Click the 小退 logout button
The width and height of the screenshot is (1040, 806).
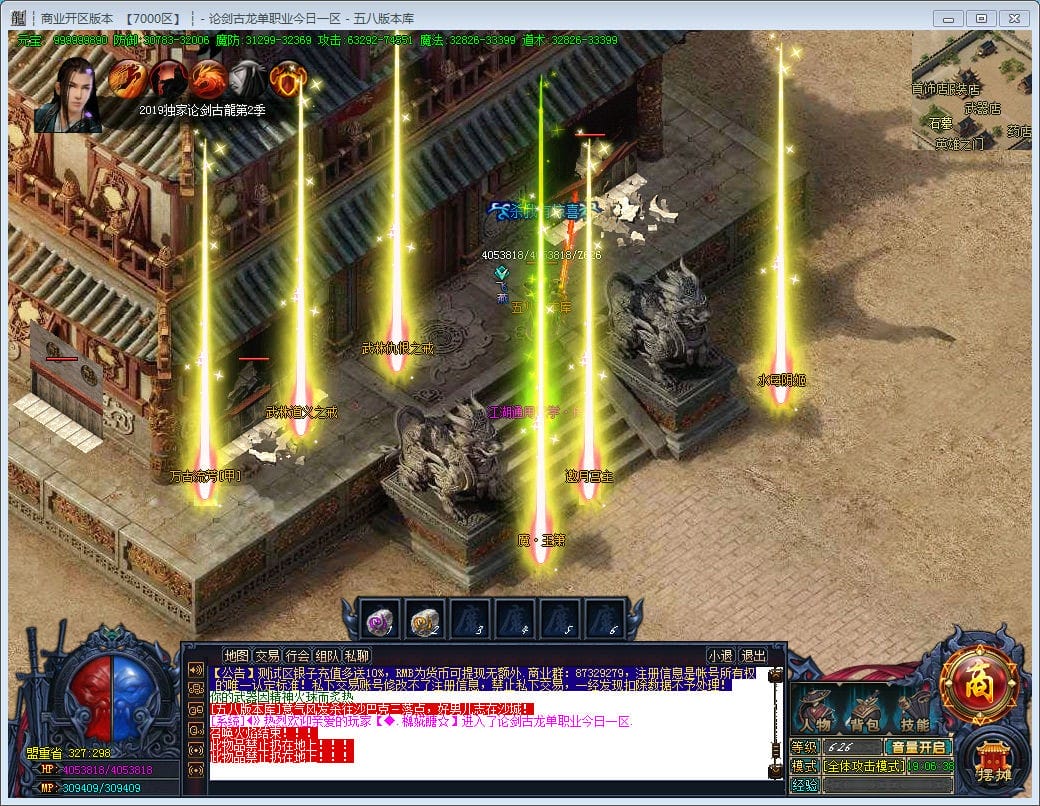721,656
